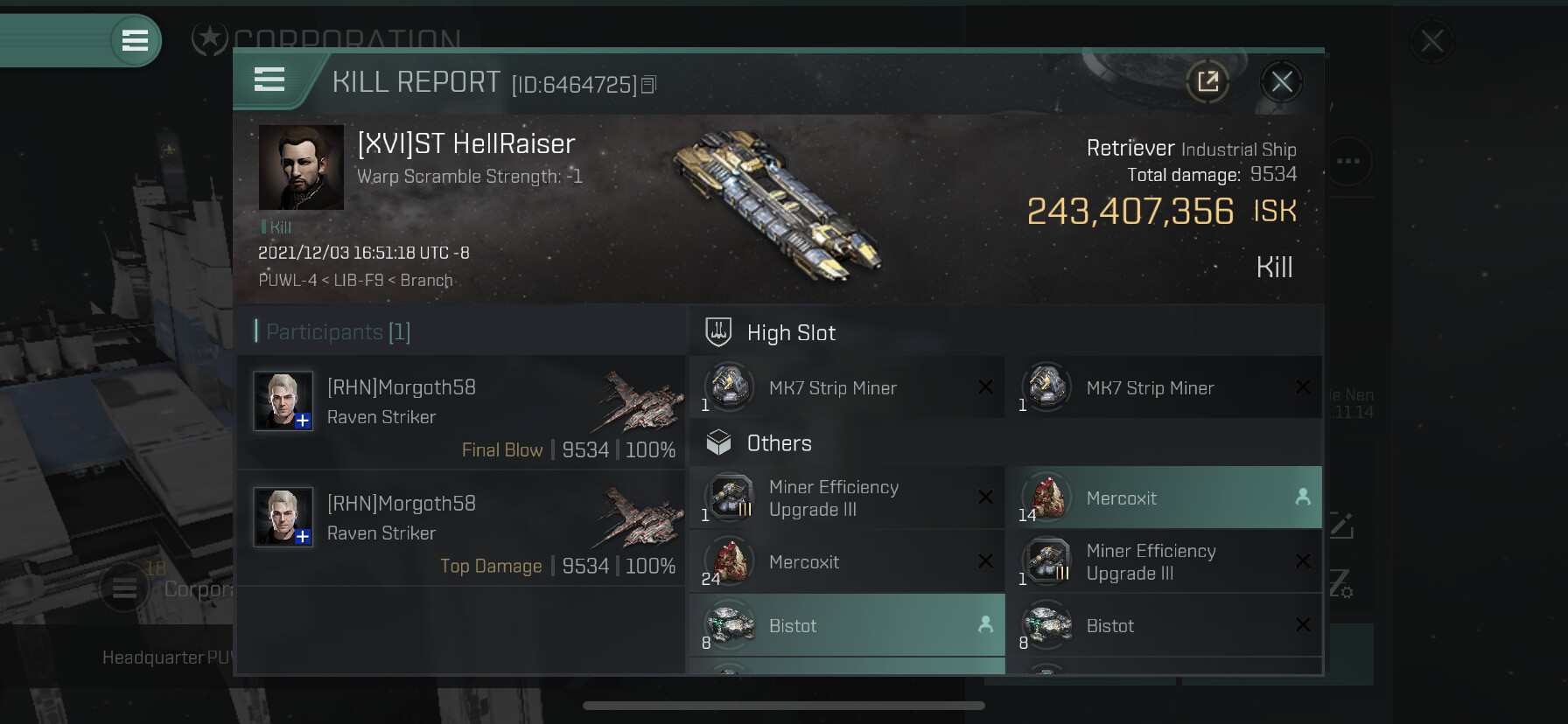Choose the highlighted Bistot item
1568x724 pixels.
846,625
